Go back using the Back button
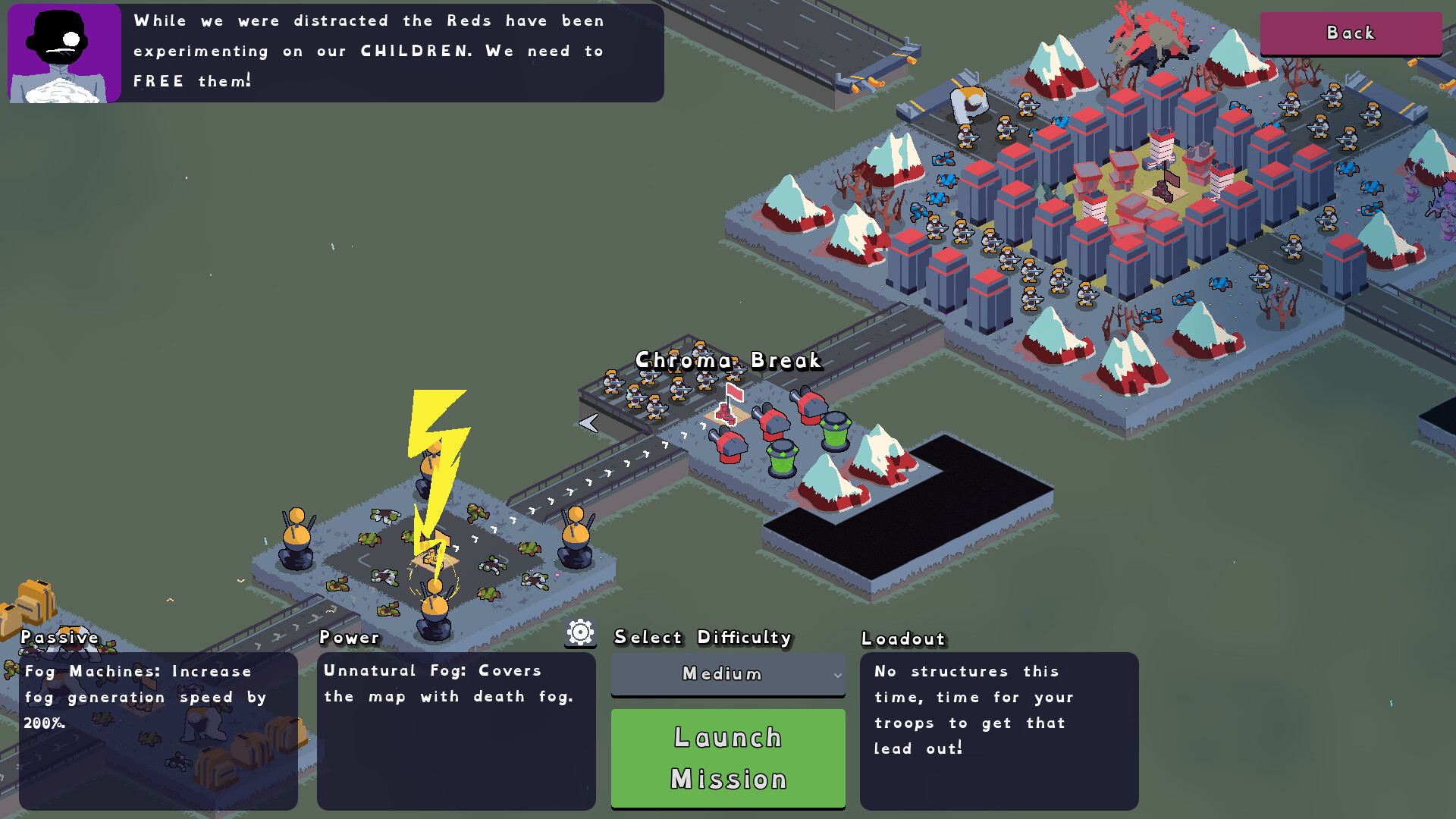 [x=1351, y=33]
